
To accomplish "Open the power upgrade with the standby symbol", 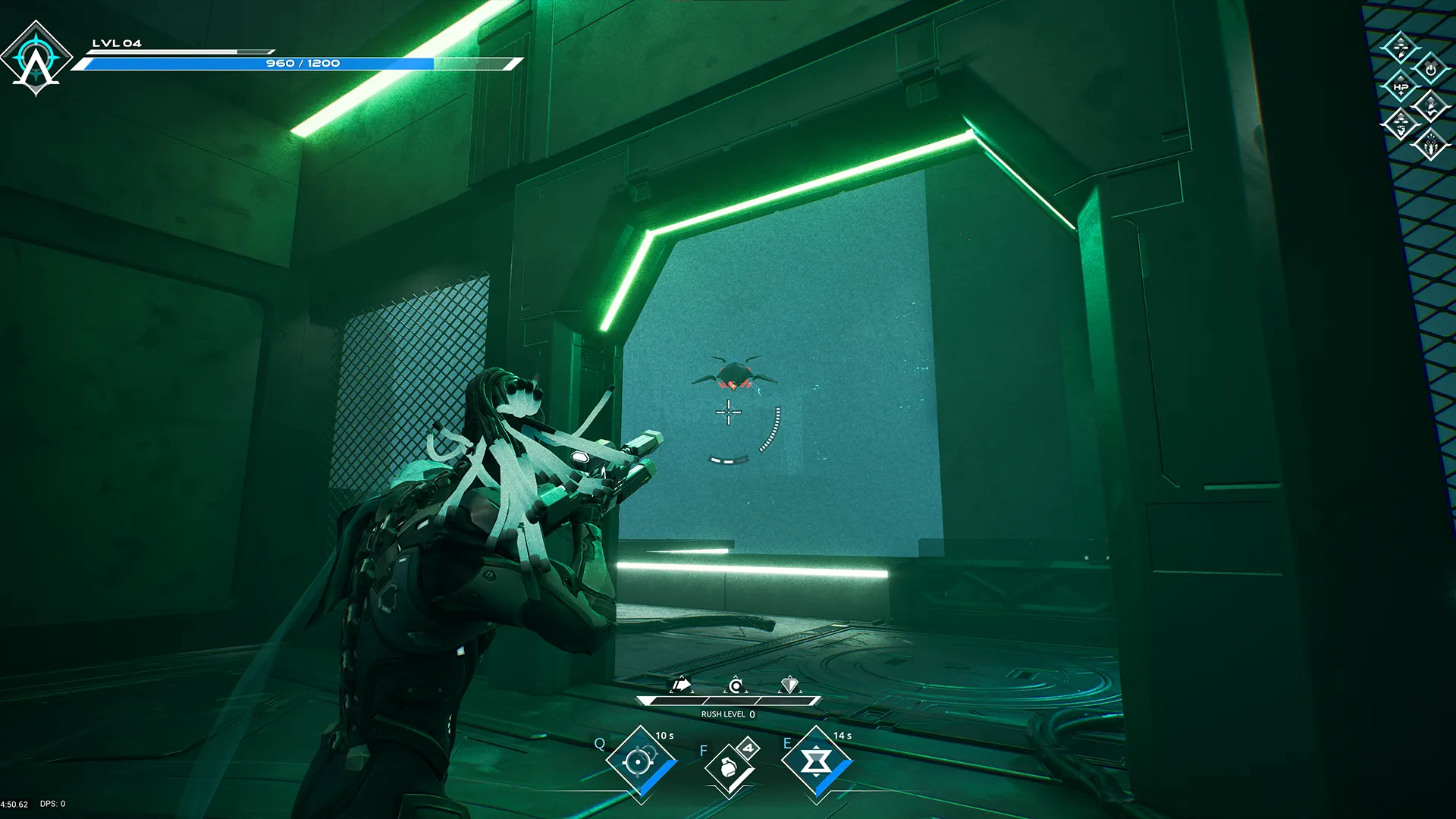I will point(1429,70).
